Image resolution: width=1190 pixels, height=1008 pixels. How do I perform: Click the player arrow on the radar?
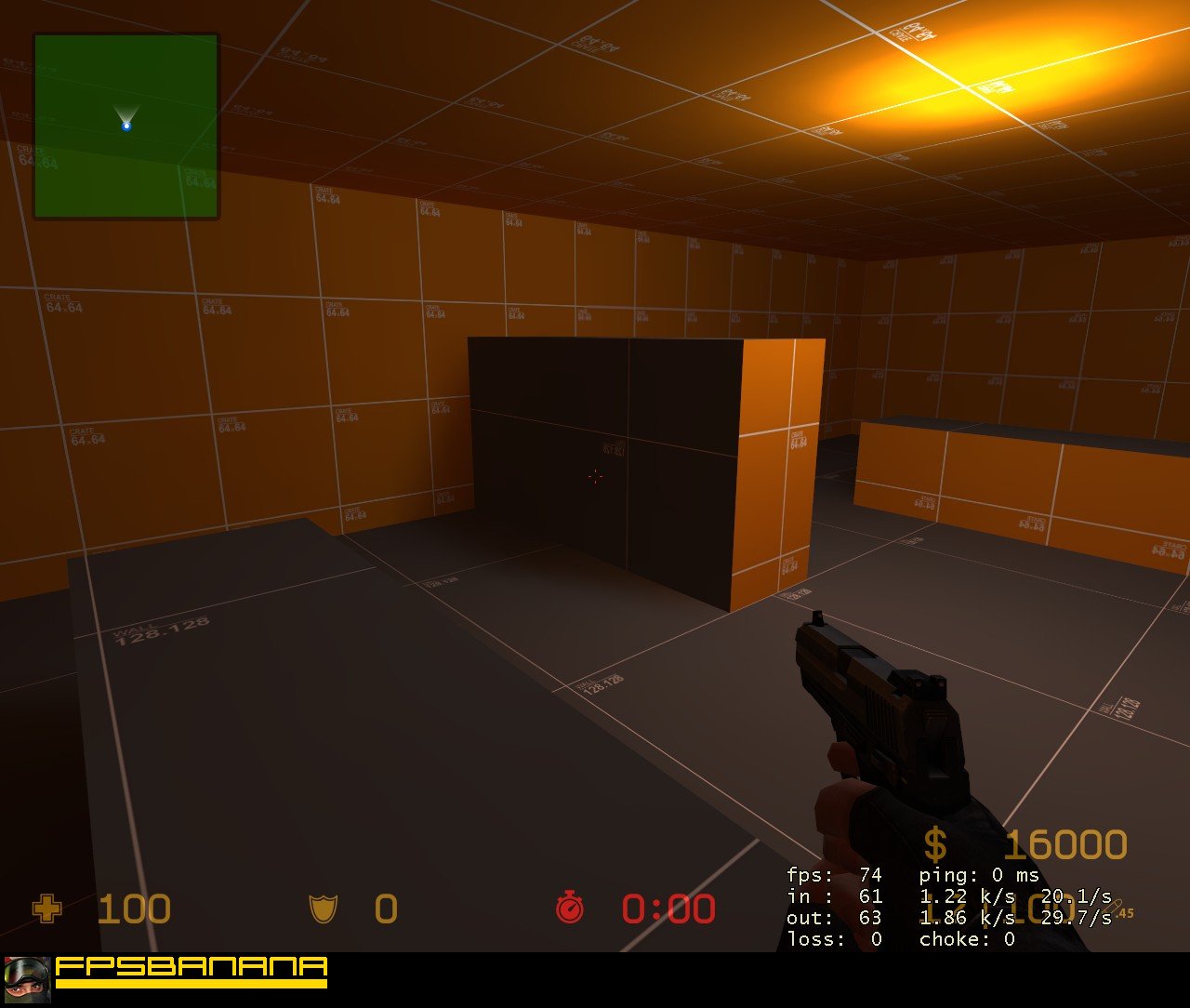pos(126,119)
